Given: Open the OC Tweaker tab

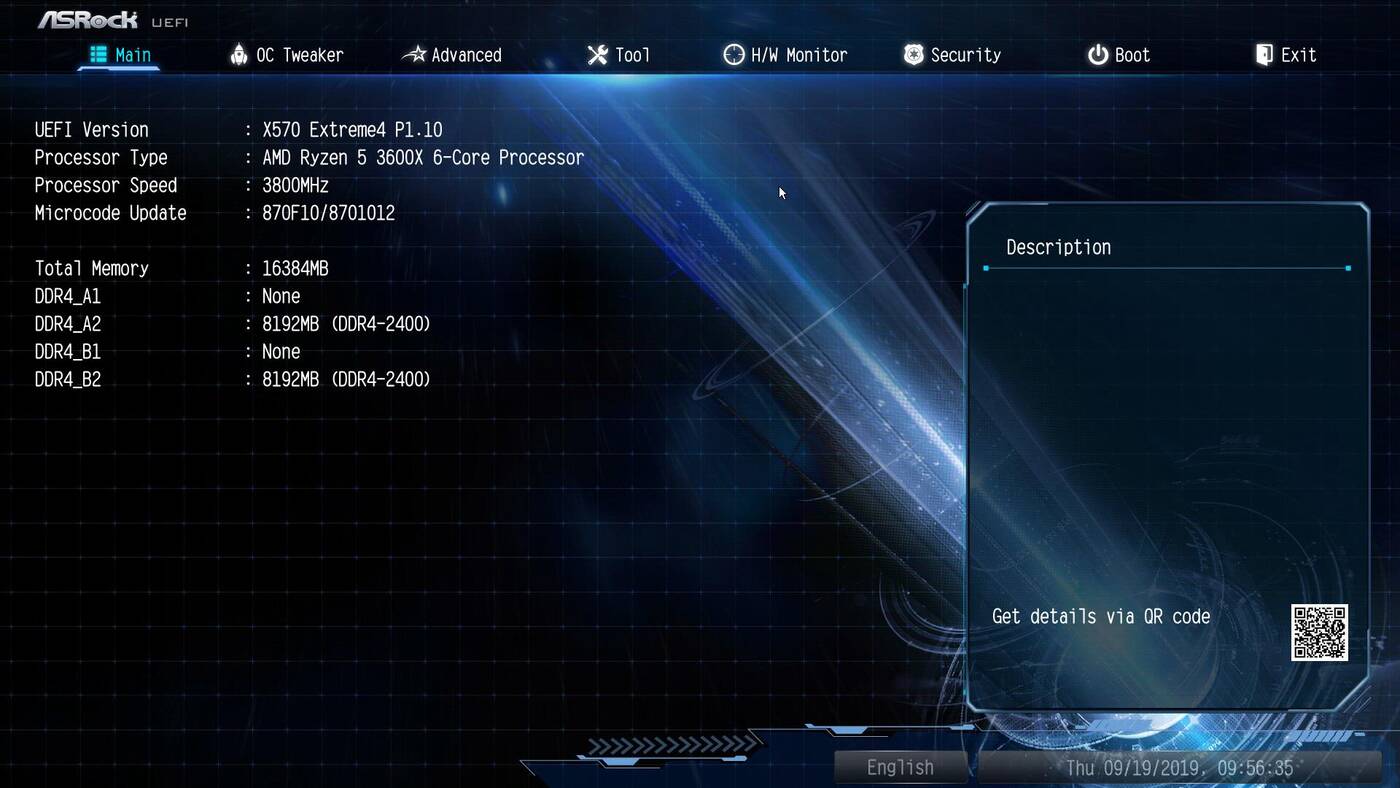Looking at the screenshot, I should pyautogui.click(x=286, y=55).
